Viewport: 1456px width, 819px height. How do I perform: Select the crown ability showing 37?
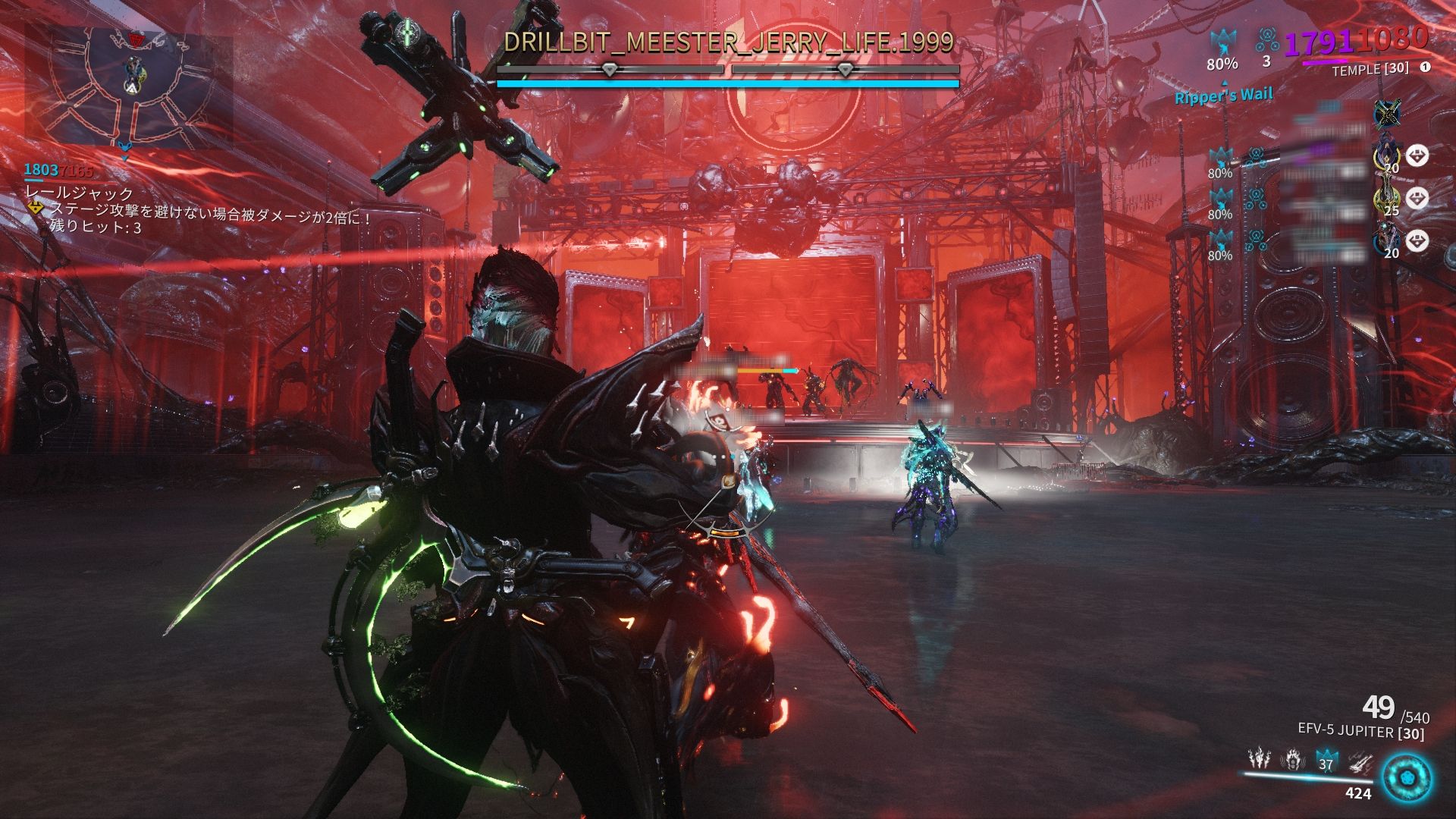[1326, 761]
